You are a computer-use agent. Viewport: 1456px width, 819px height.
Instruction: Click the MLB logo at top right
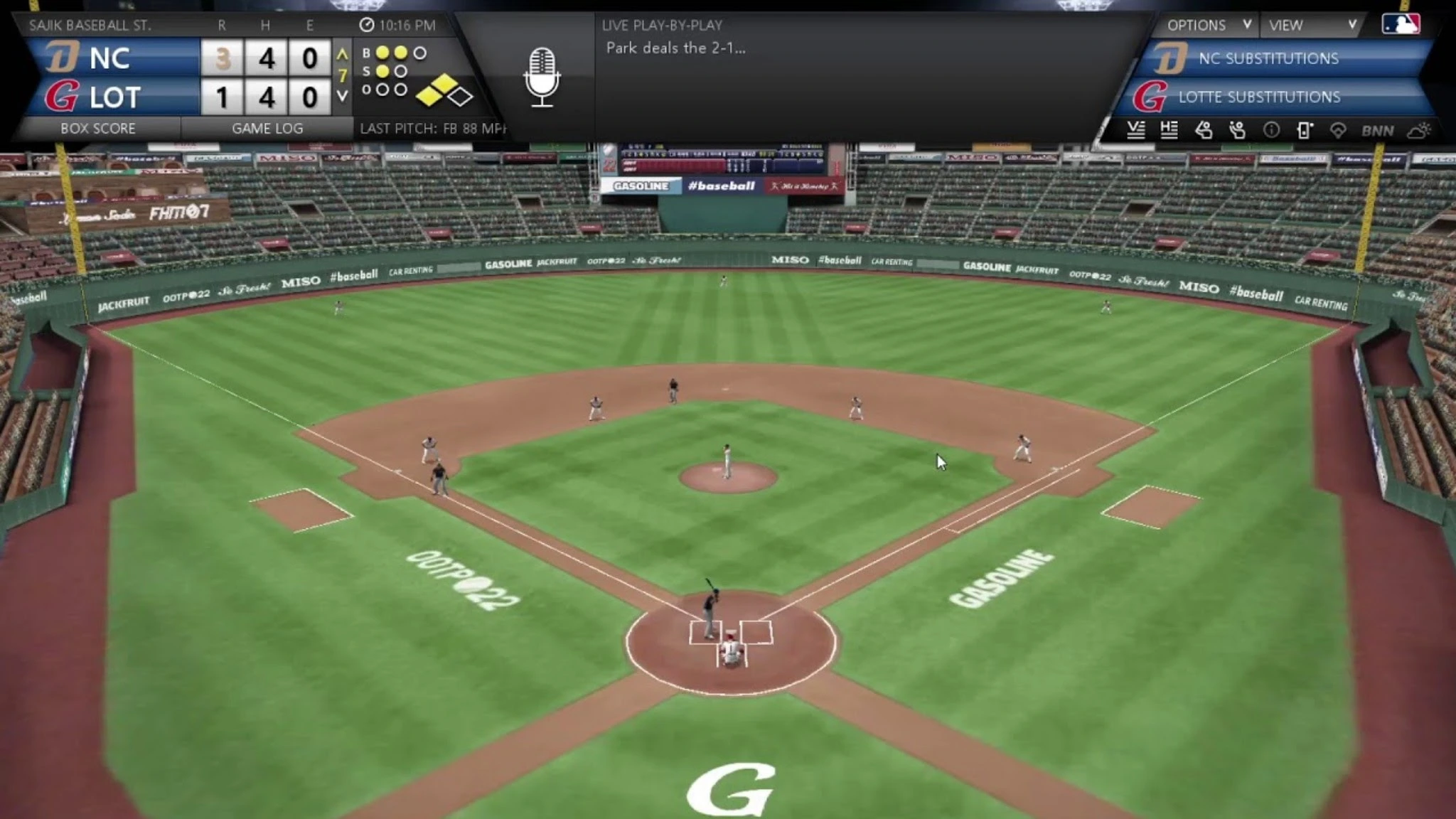(x=1401, y=24)
